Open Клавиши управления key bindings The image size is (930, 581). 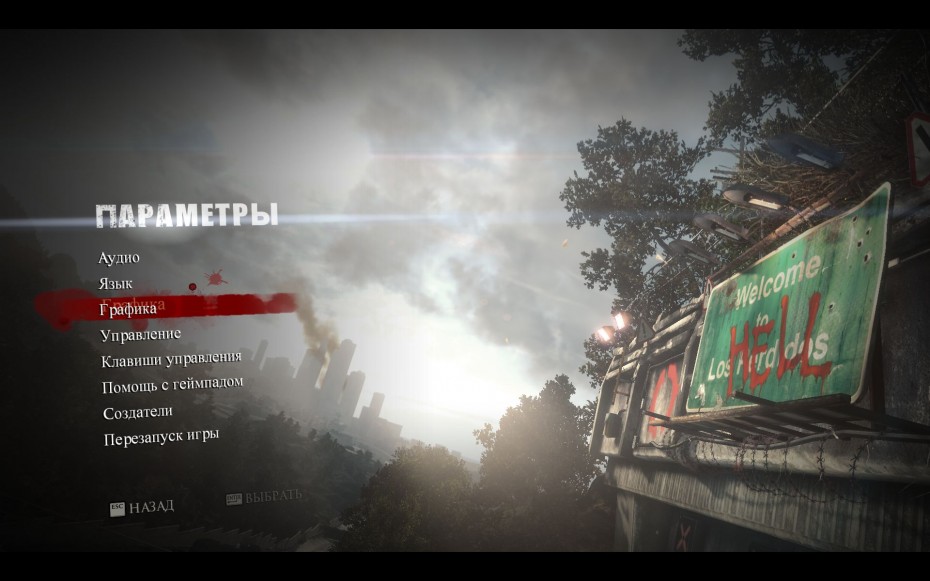171,358
